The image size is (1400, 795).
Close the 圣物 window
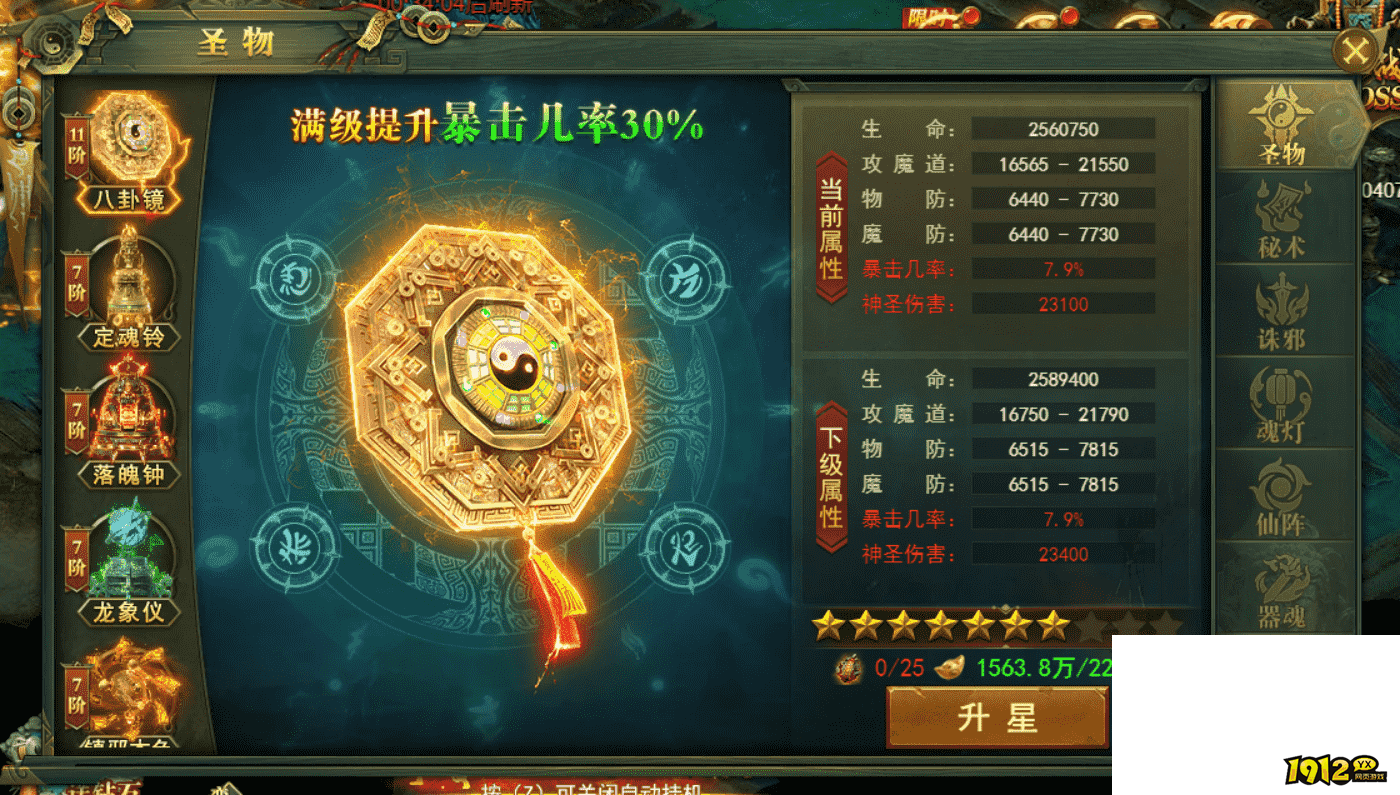(1355, 51)
